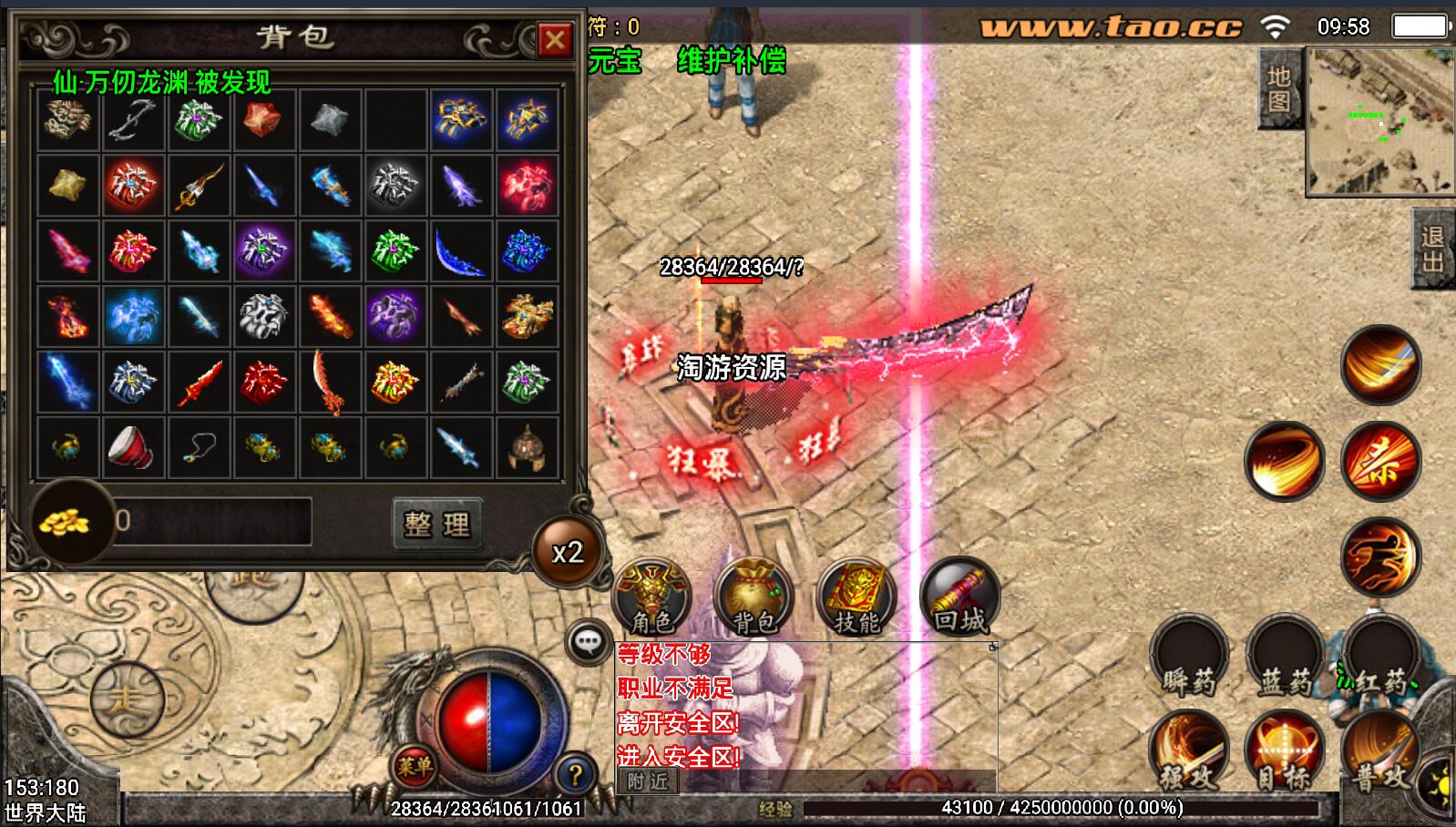Close the backpack window
Image resolution: width=1456 pixels, height=827 pixels.
554,39
